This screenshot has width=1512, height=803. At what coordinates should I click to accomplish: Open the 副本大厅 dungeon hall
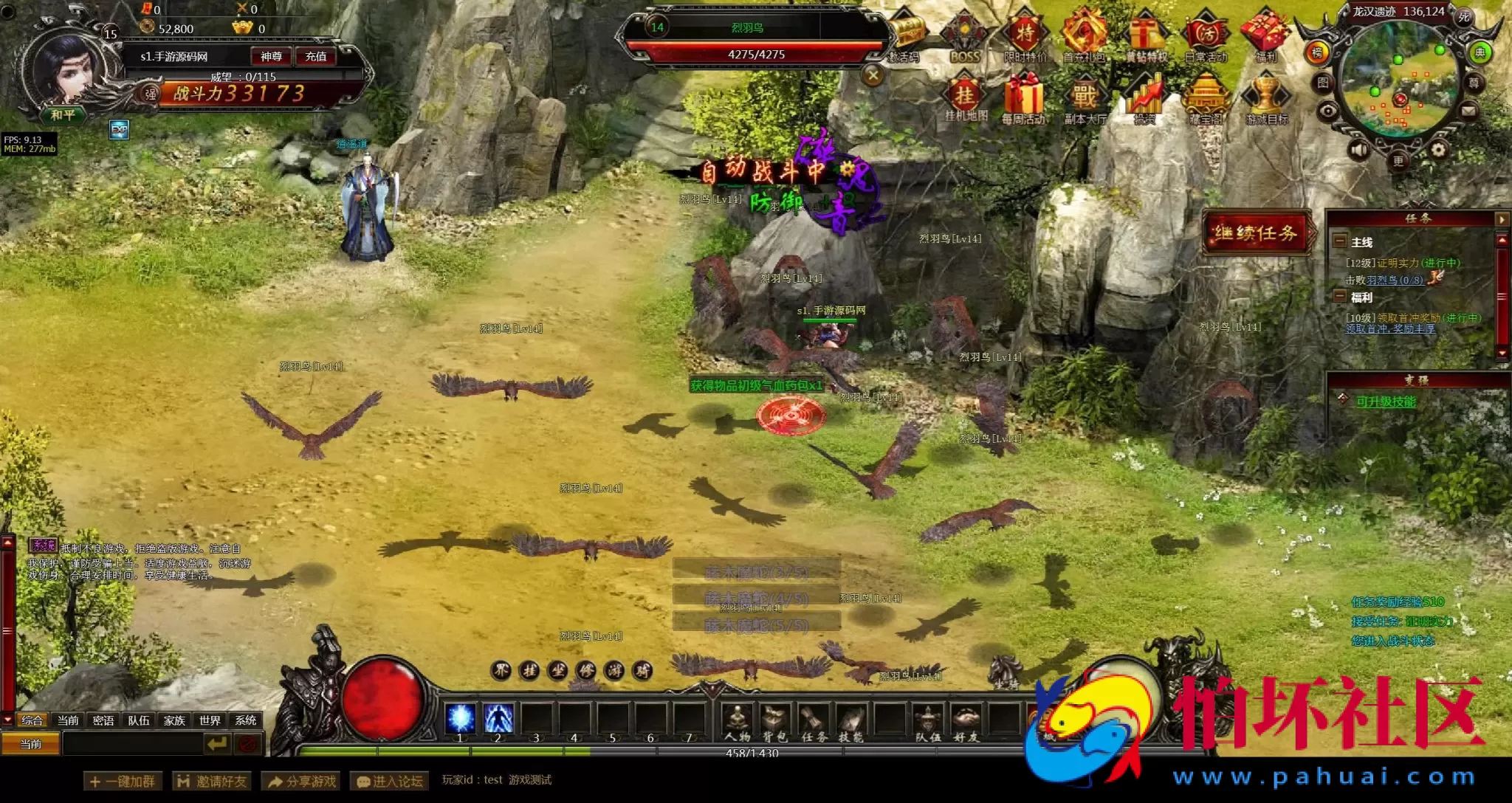pyautogui.click(x=1085, y=99)
